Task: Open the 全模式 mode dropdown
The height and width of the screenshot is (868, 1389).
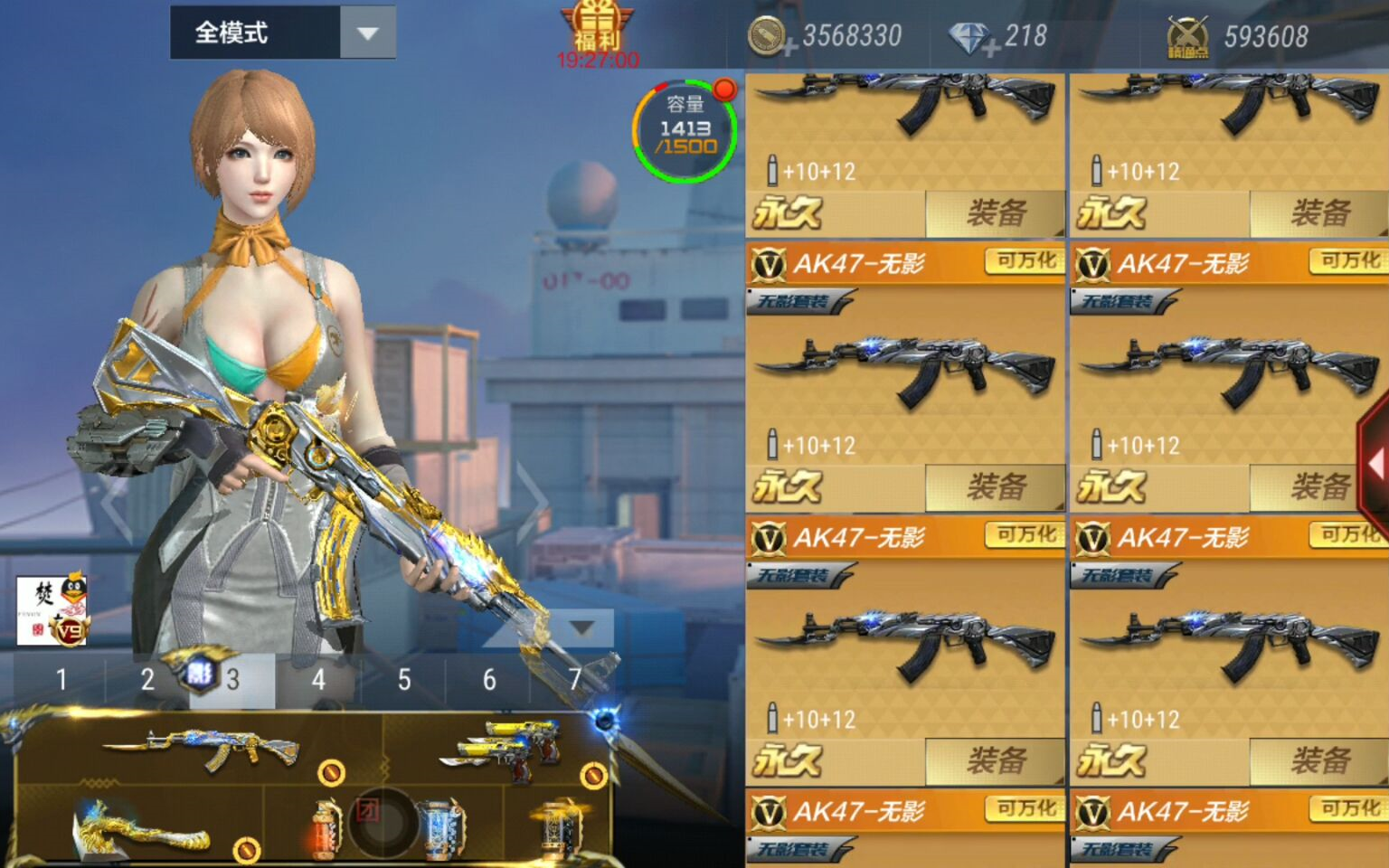Action: pos(367,33)
